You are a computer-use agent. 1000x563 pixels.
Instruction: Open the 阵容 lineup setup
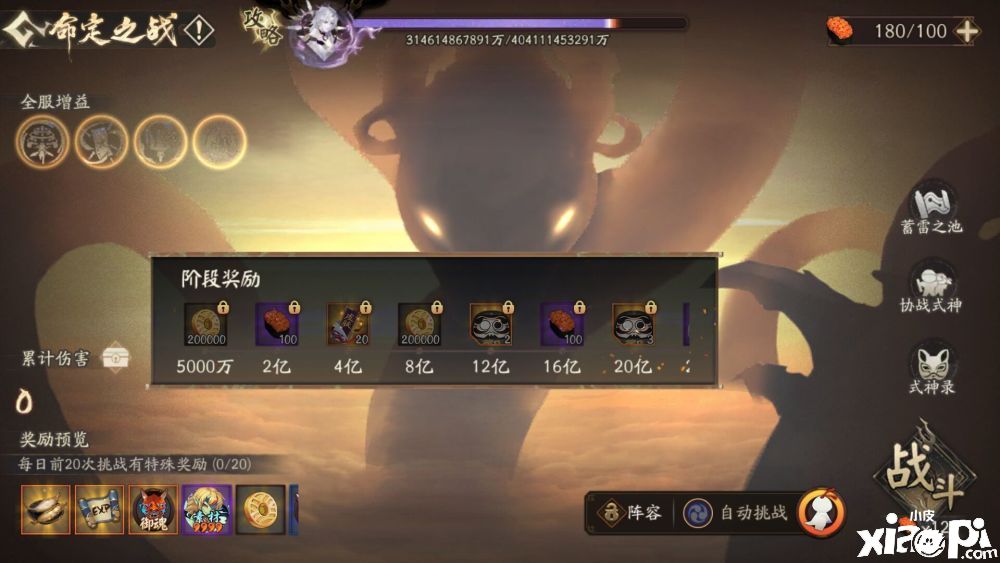630,513
